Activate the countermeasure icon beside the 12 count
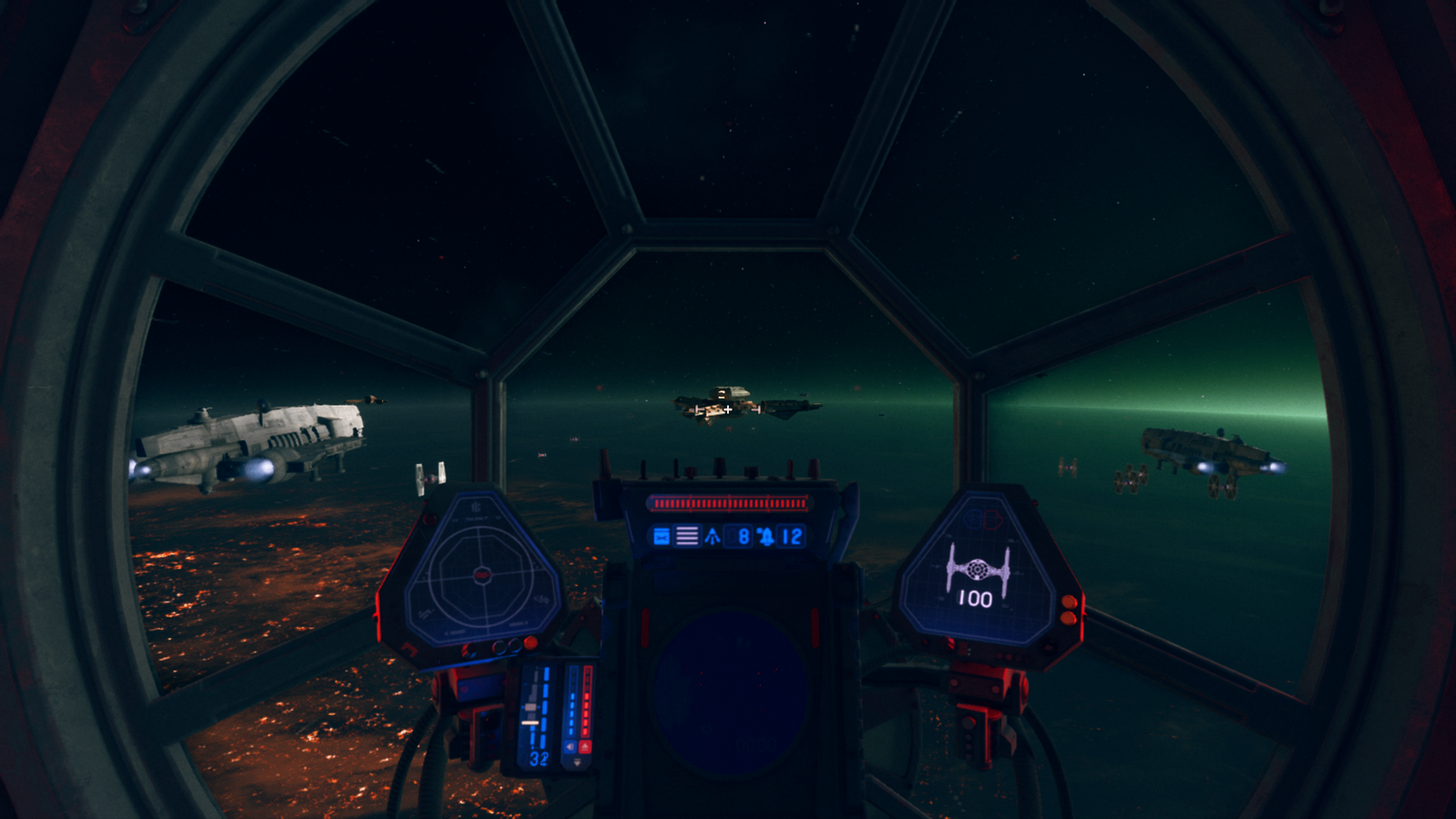 [x=766, y=536]
